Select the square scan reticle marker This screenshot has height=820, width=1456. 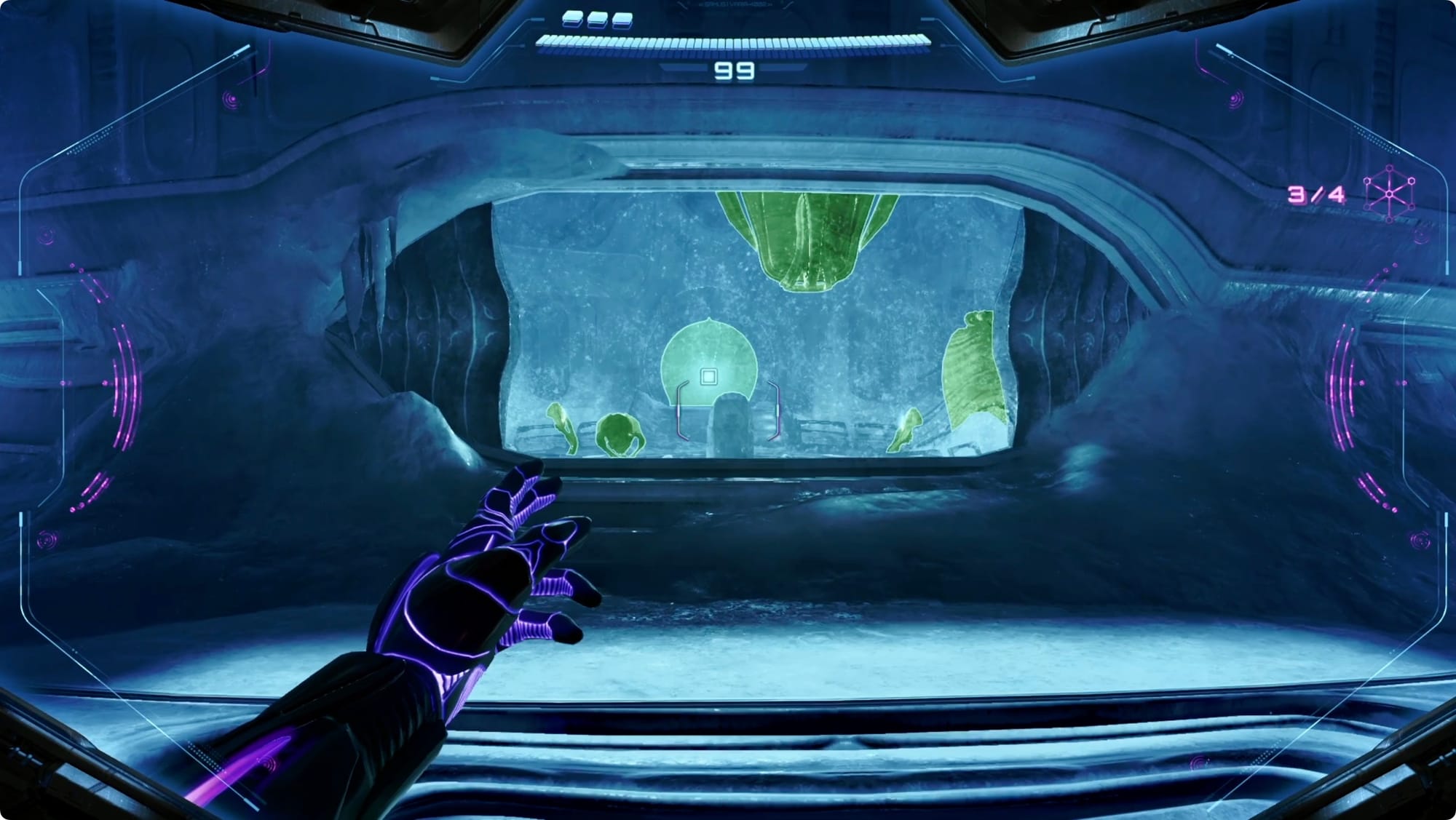tap(708, 376)
